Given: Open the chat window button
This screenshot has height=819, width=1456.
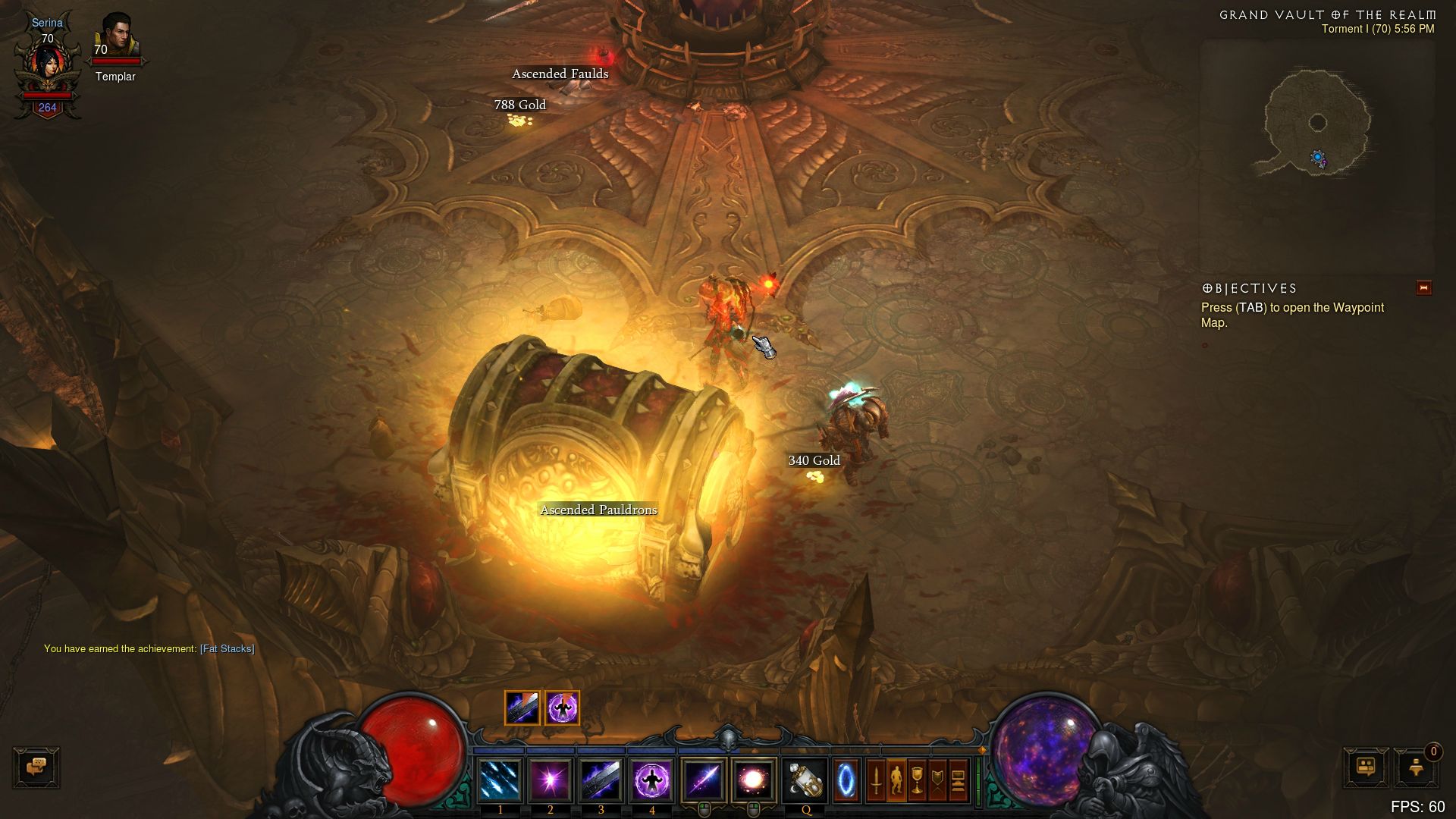Looking at the screenshot, I should point(36,767).
